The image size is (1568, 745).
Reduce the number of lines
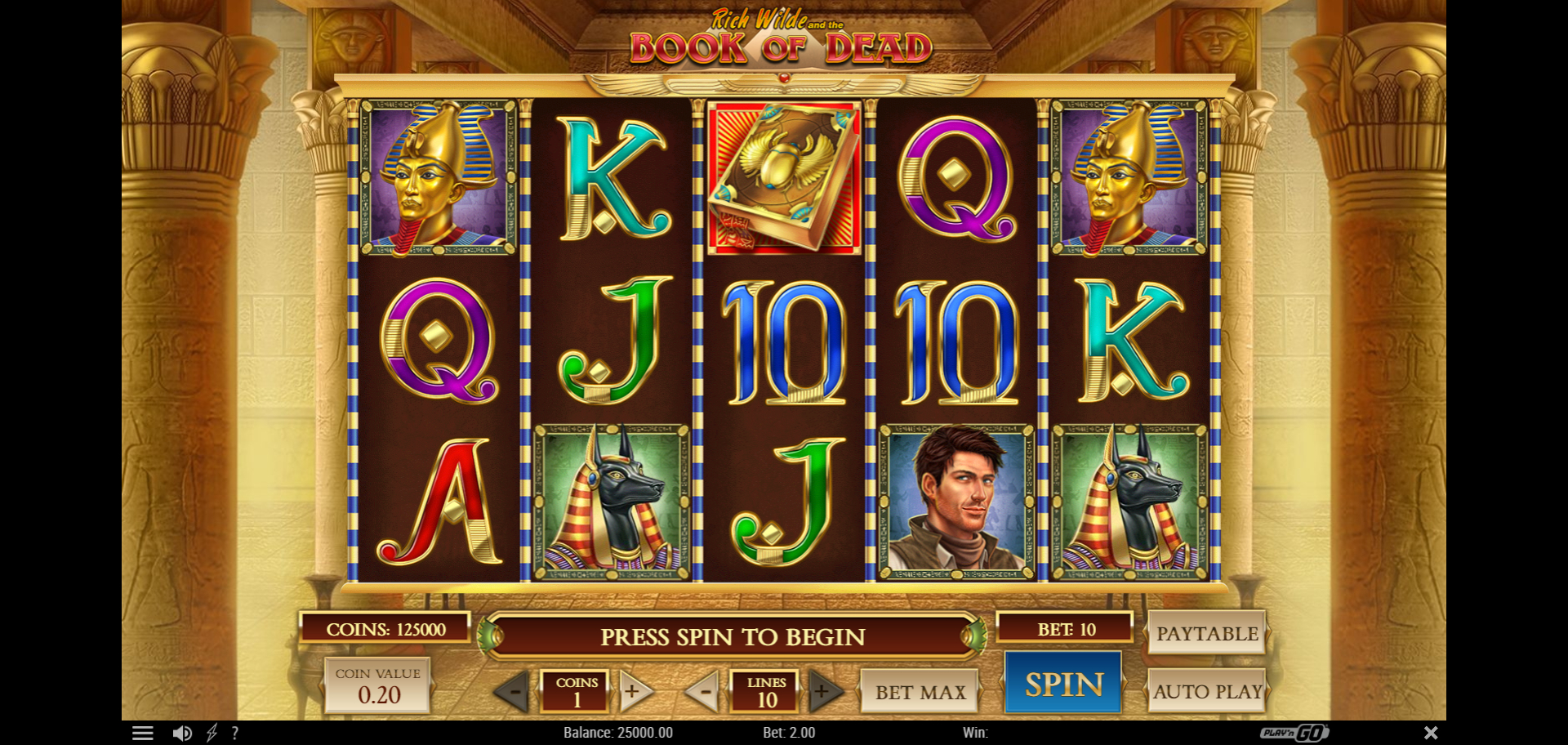[703, 692]
